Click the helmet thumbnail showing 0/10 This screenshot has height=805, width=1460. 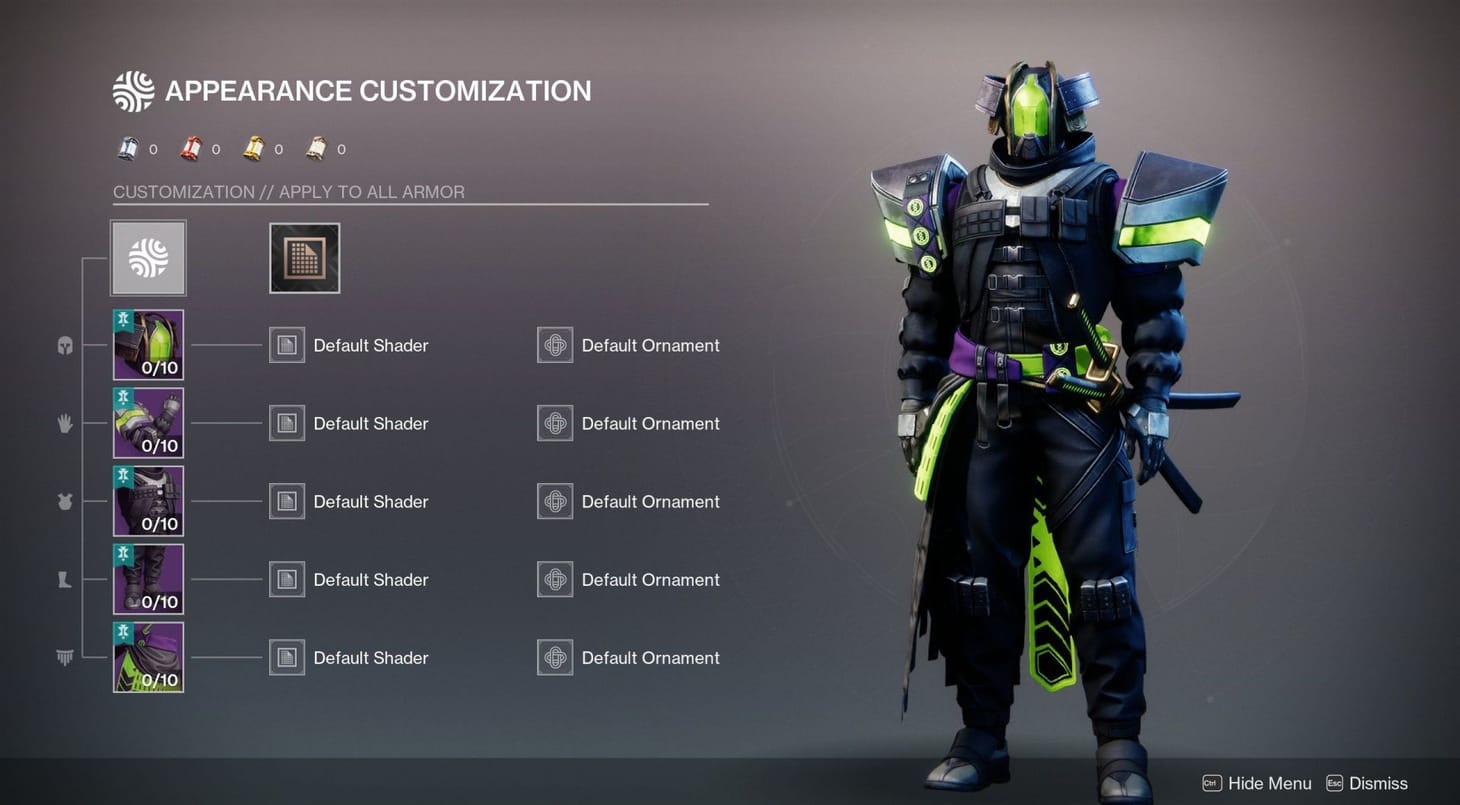click(x=148, y=345)
